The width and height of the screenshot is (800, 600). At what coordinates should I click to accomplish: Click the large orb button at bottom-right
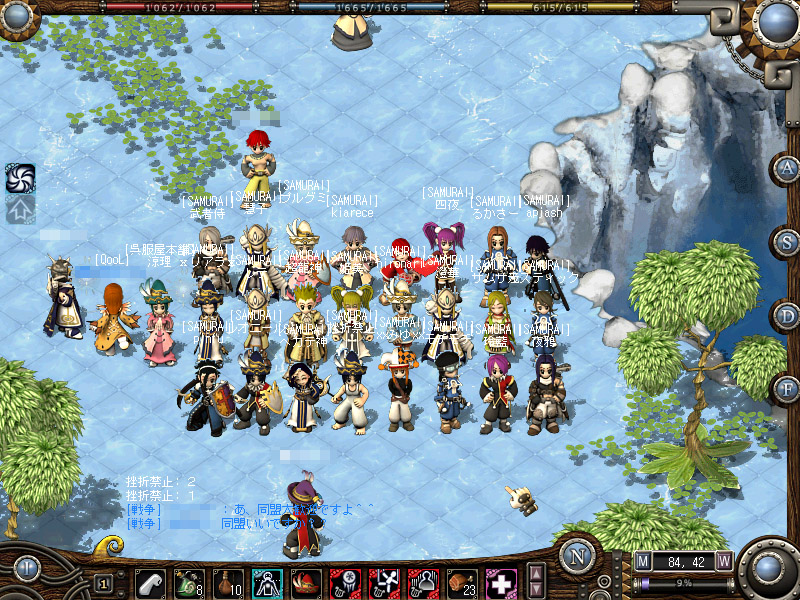click(x=769, y=568)
